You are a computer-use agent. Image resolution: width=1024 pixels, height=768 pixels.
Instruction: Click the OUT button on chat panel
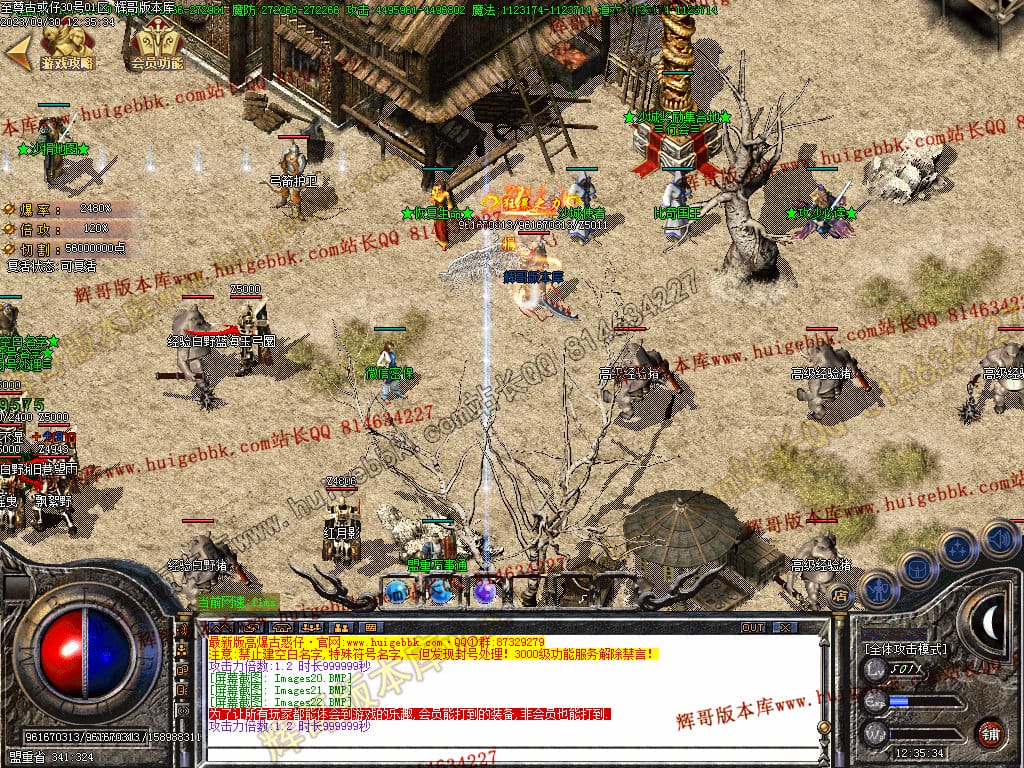(752, 627)
